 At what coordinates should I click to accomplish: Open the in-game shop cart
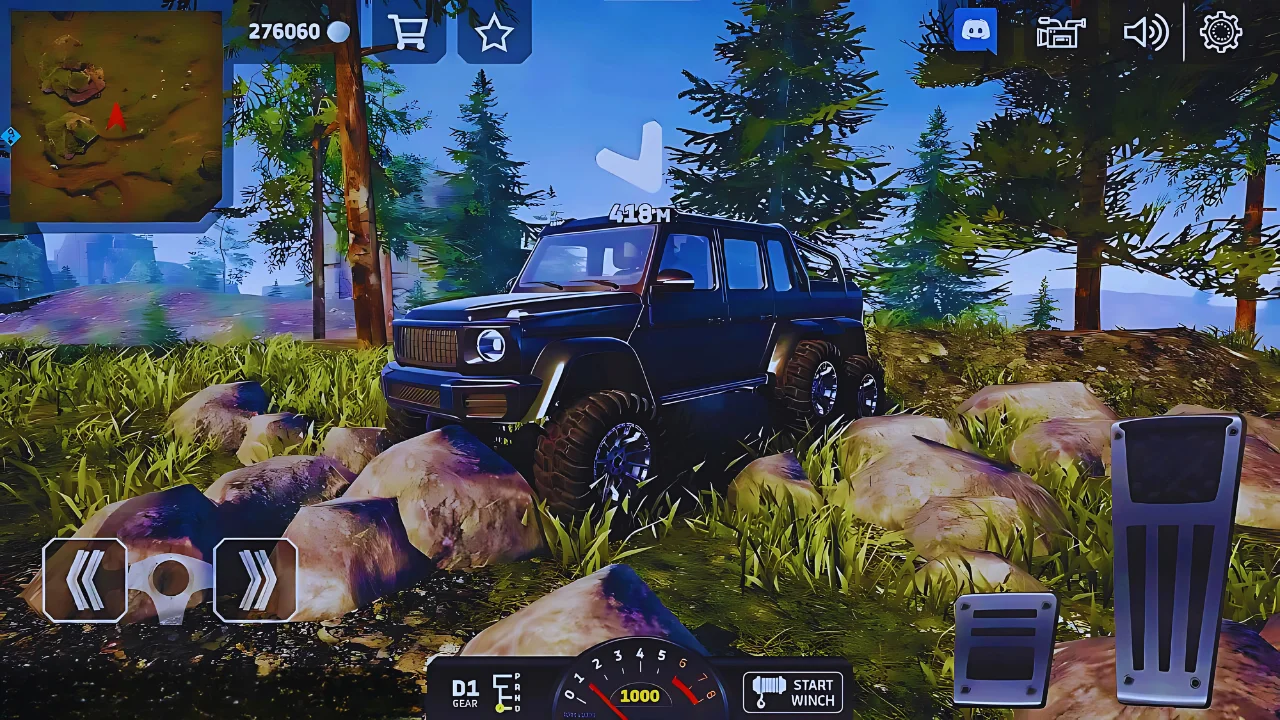410,32
